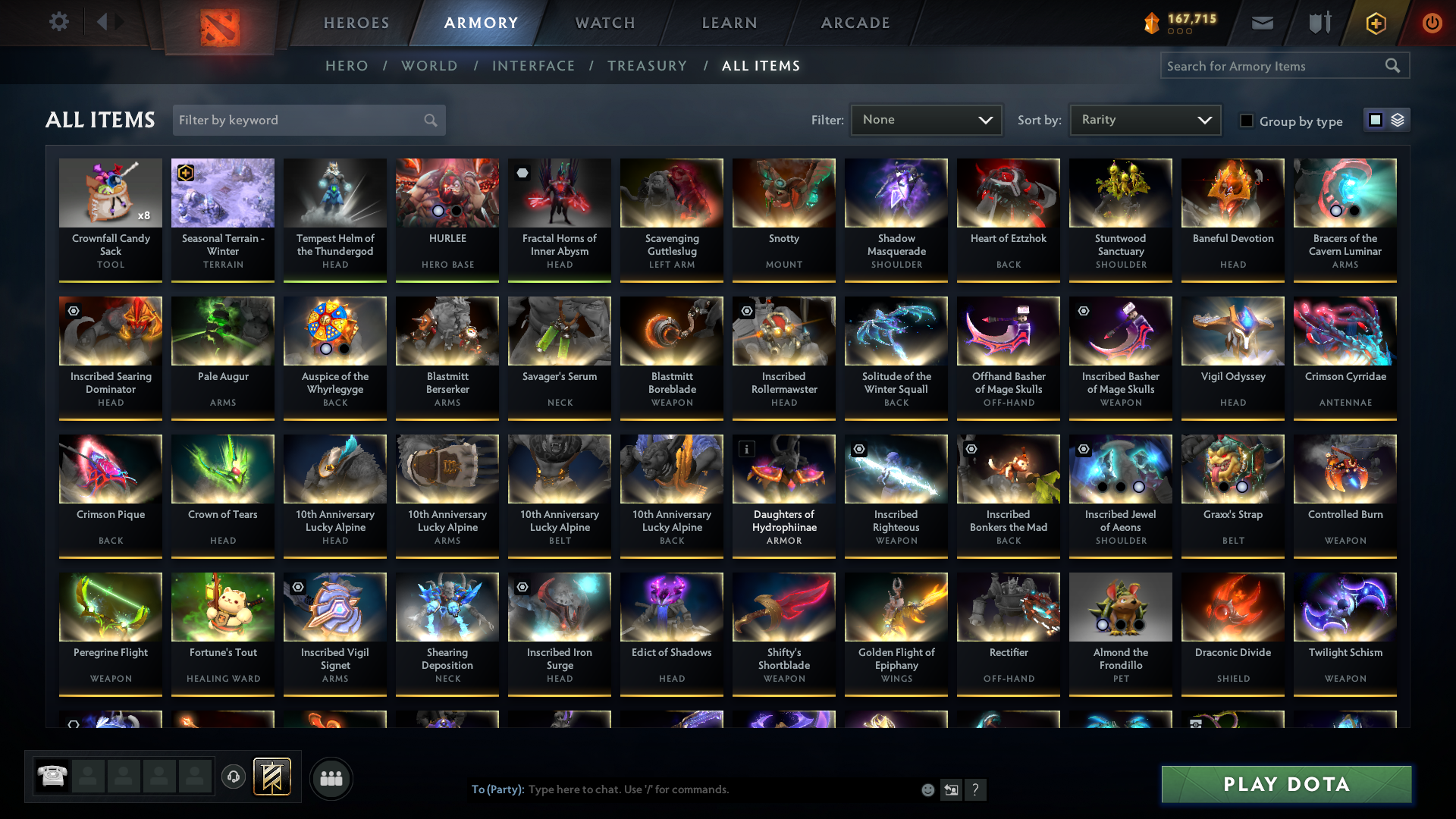Click the PLAY DOTA button
The width and height of the screenshot is (1456, 819).
[x=1286, y=784]
